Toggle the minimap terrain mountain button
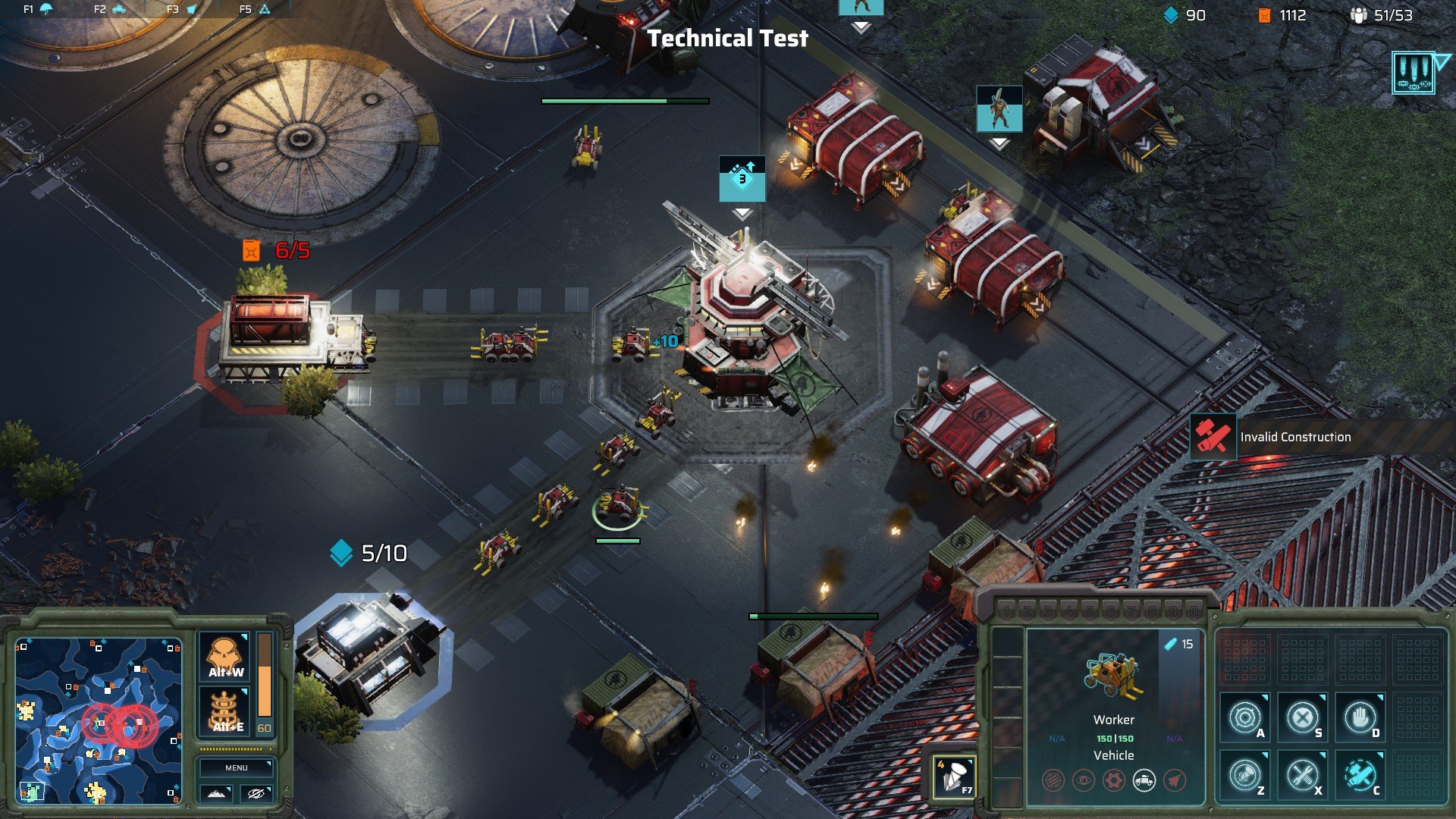The height and width of the screenshot is (819, 1456). pyautogui.click(x=216, y=793)
